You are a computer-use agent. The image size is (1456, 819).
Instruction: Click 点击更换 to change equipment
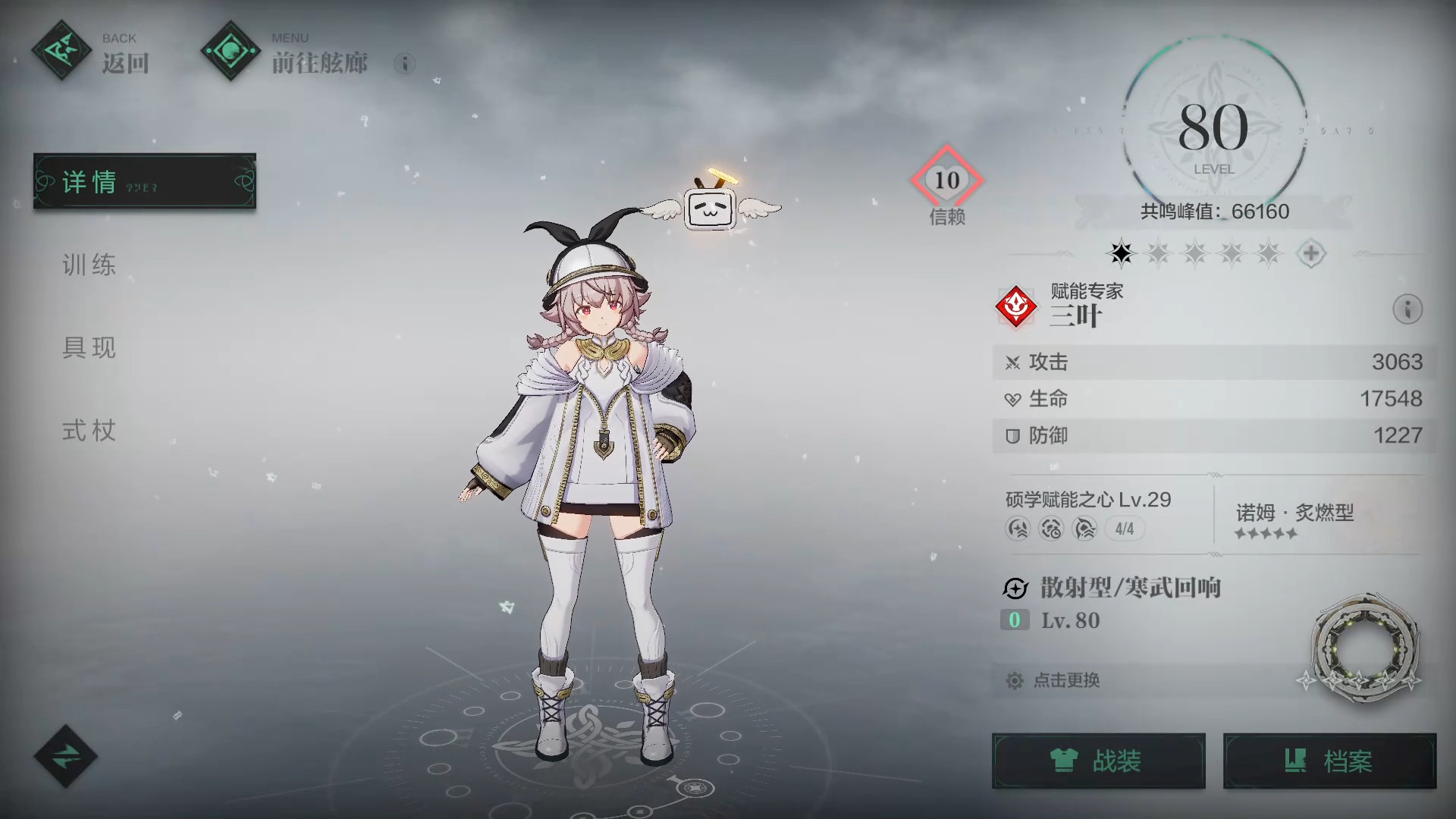[x=1065, y=680]
